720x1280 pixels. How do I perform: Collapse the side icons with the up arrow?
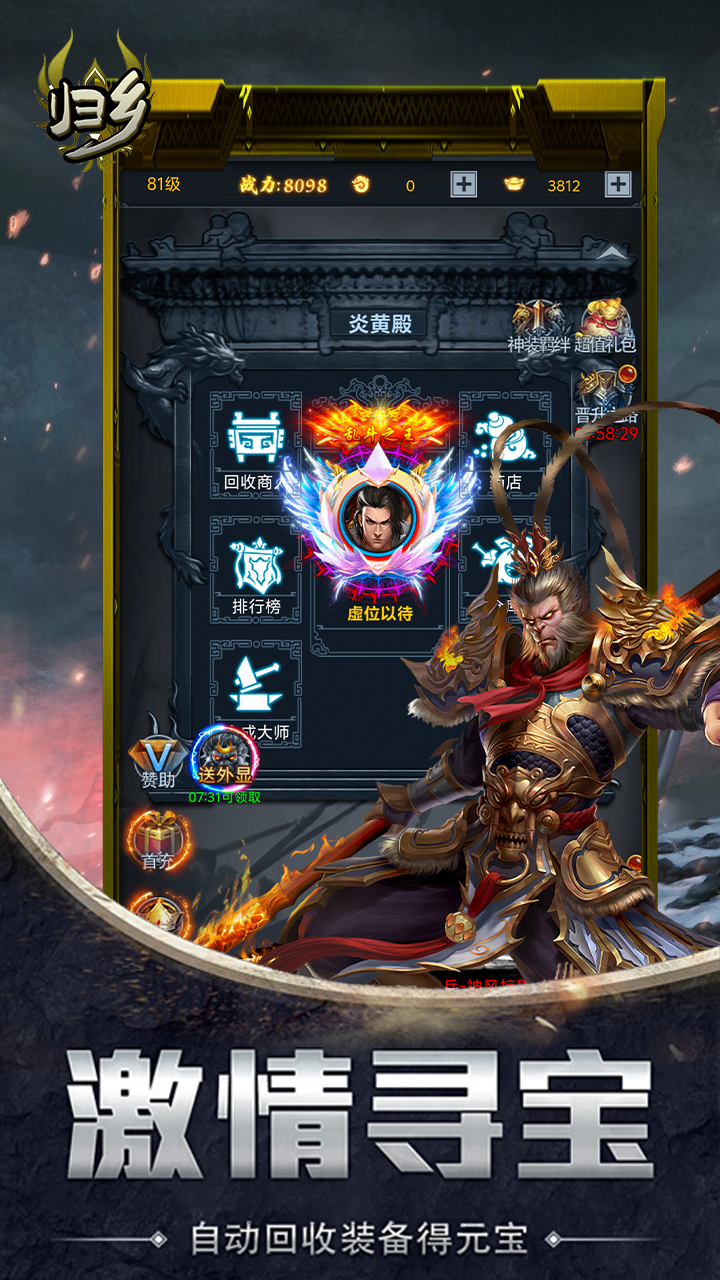tap(613, 255)
